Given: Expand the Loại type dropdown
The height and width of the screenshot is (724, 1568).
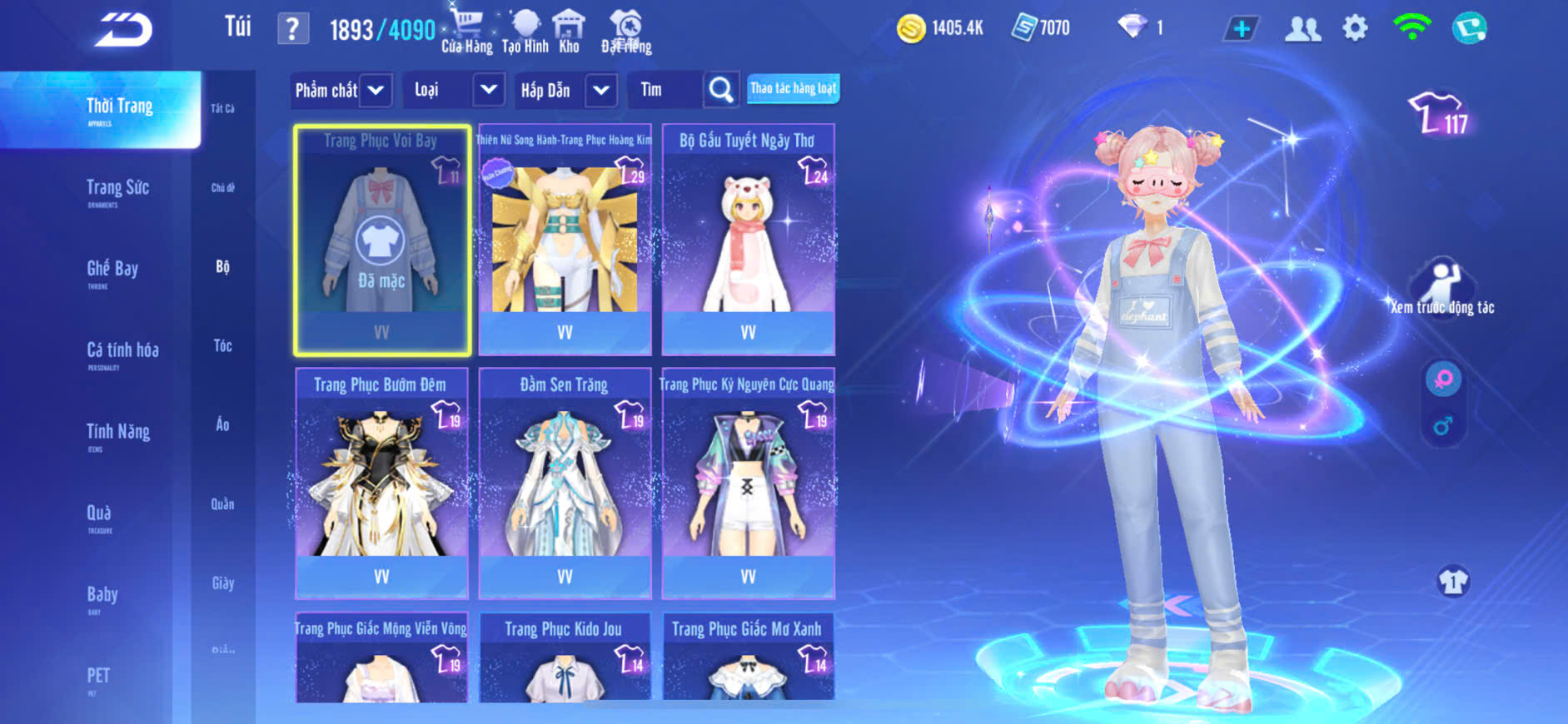Looking at the screenshot, I should pos(489,90).
